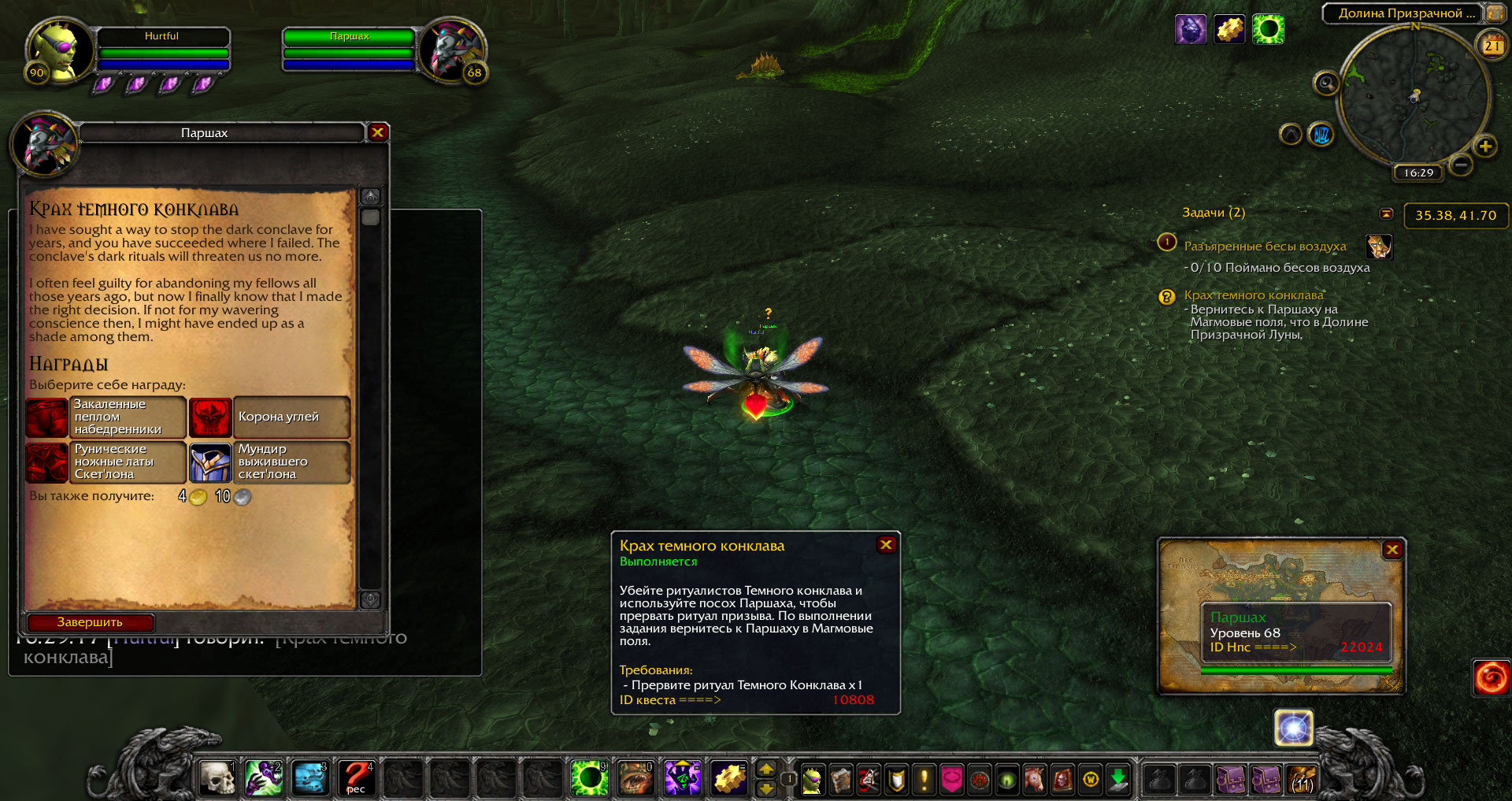The height and width of the screenshot is (801, 1512).
Task: Close the Крах темного конклава tooltip panel
Action: click(886, 544)
